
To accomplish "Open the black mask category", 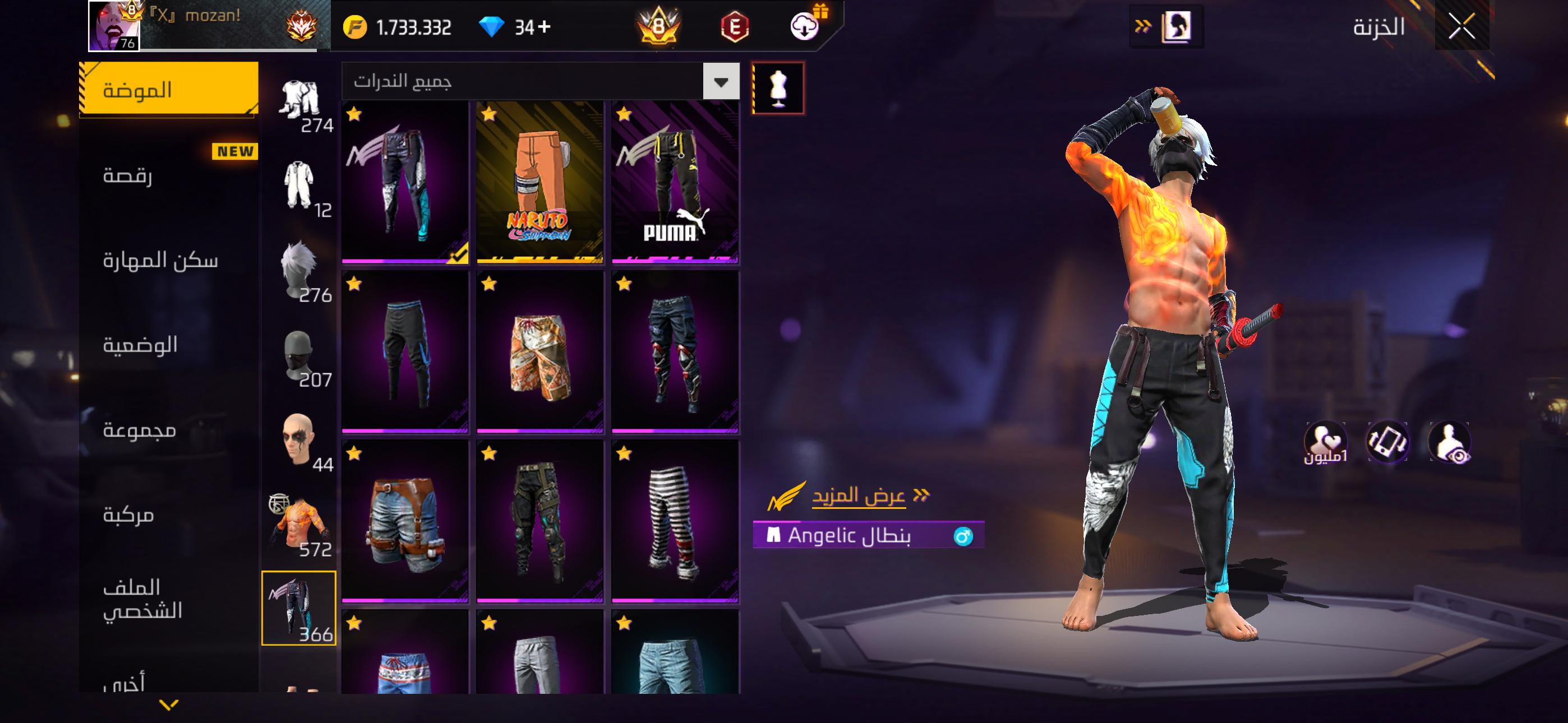I will (299, 356).
